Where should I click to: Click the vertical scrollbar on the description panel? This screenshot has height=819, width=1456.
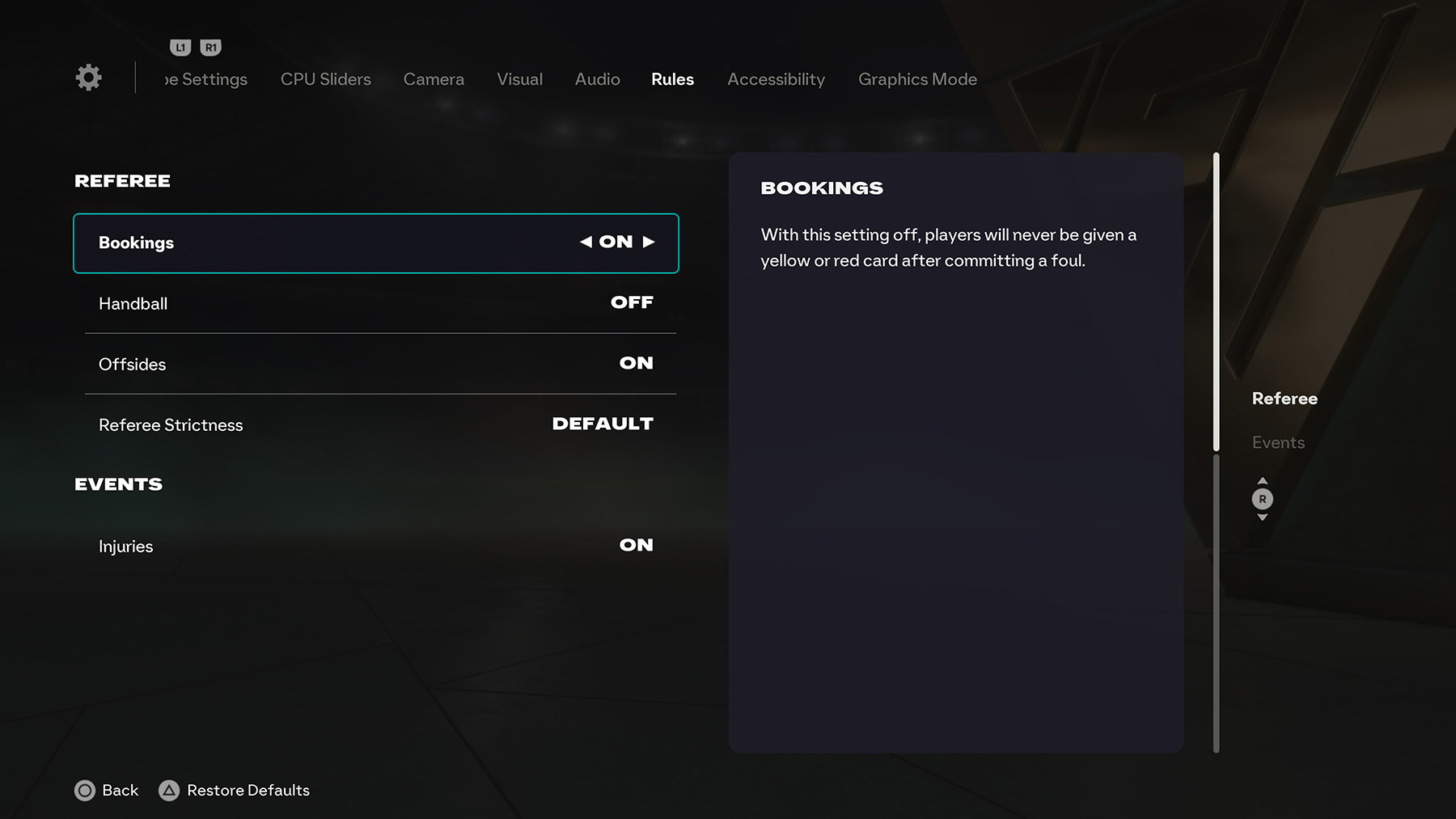tap(1216, 299)
